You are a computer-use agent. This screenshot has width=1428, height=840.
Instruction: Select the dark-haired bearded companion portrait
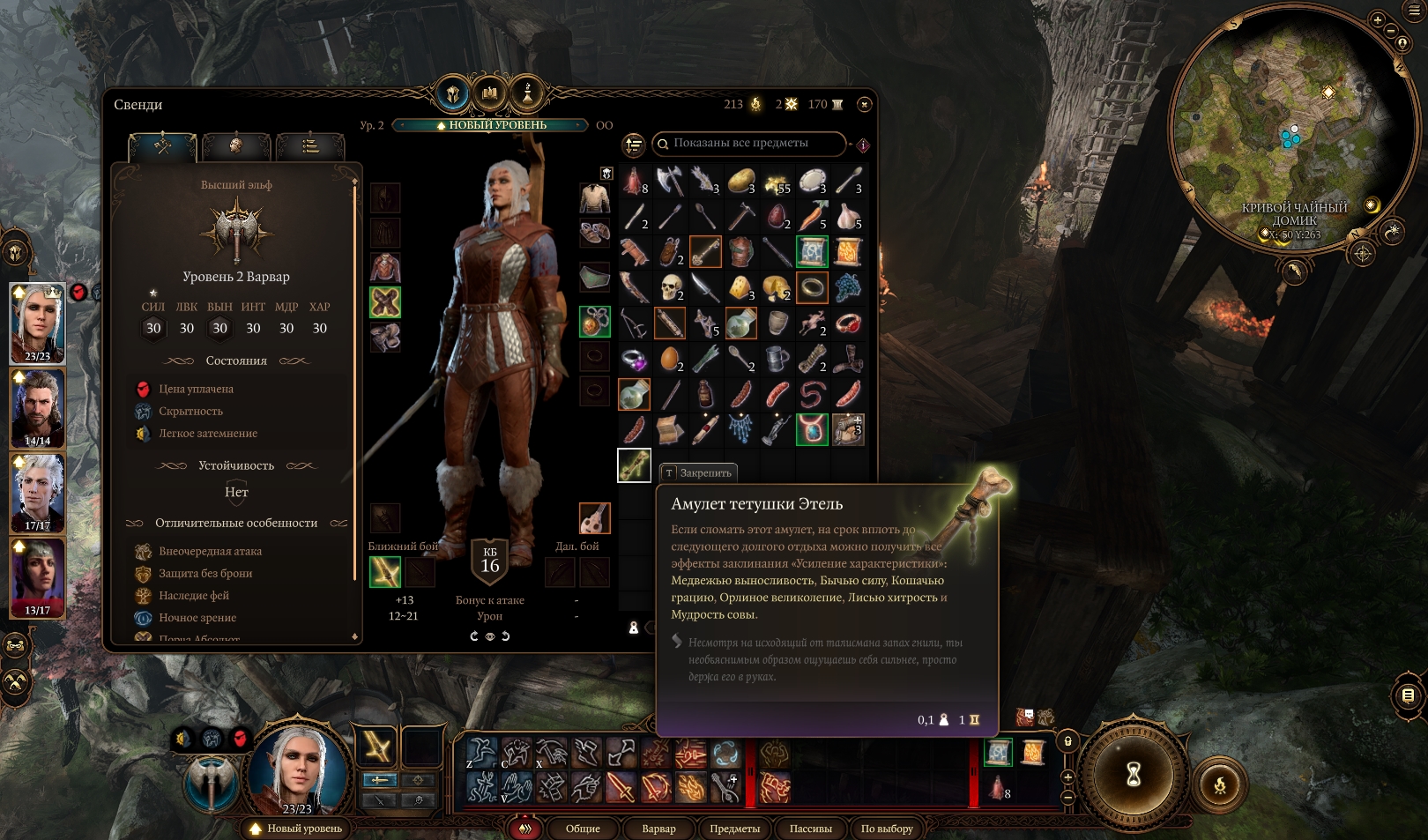click(x=38, y=408)
